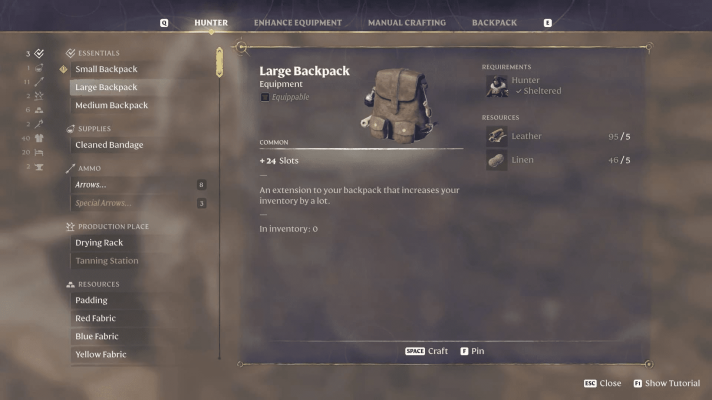712x400 pixels.
Task: Open the Cleaned Bandage recipe
Action: (109, 145)
